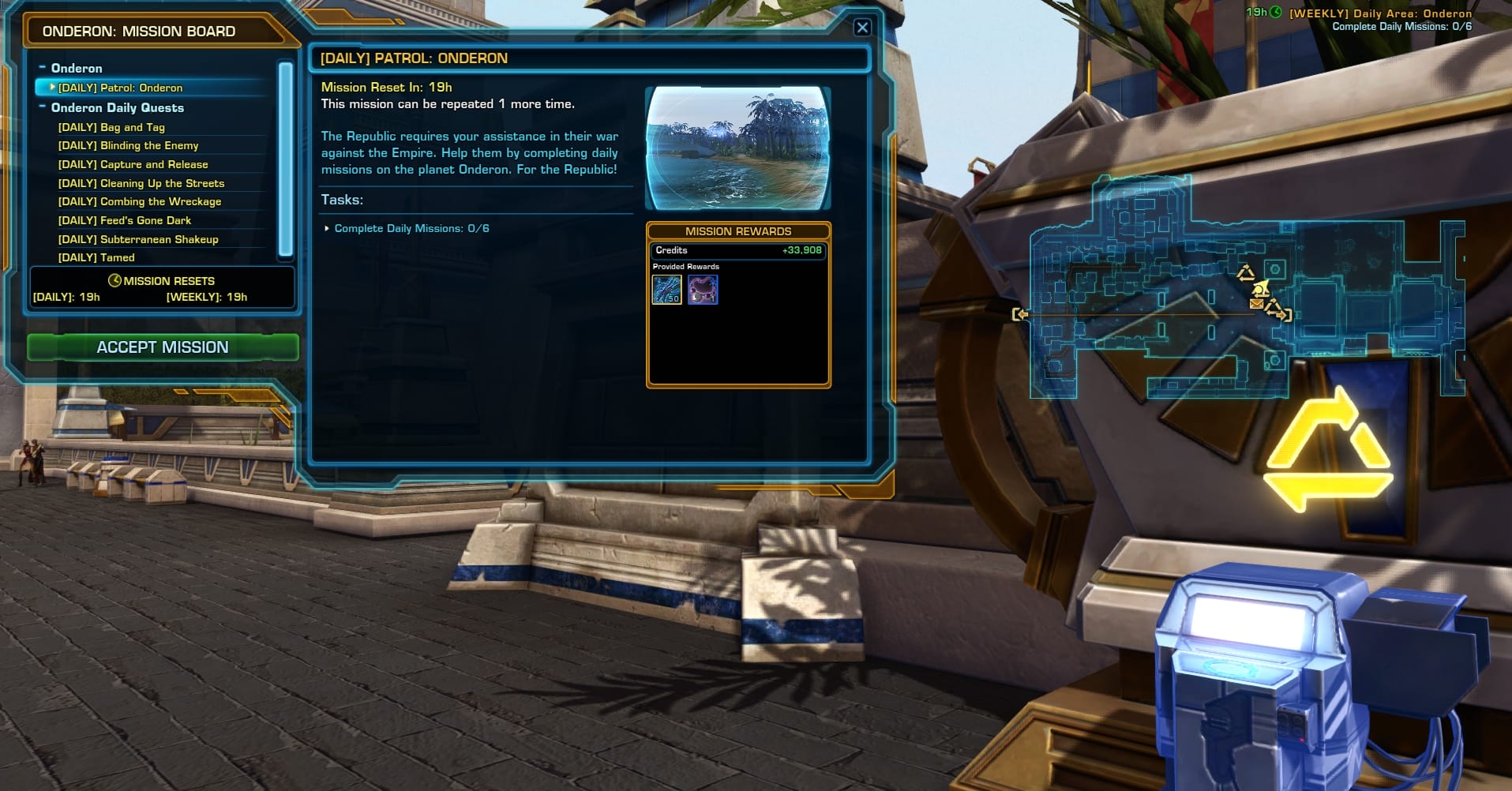This screenshot has height=791, width=1512.
Task: Open the Tamed daily mission
Action: (96, 257)
